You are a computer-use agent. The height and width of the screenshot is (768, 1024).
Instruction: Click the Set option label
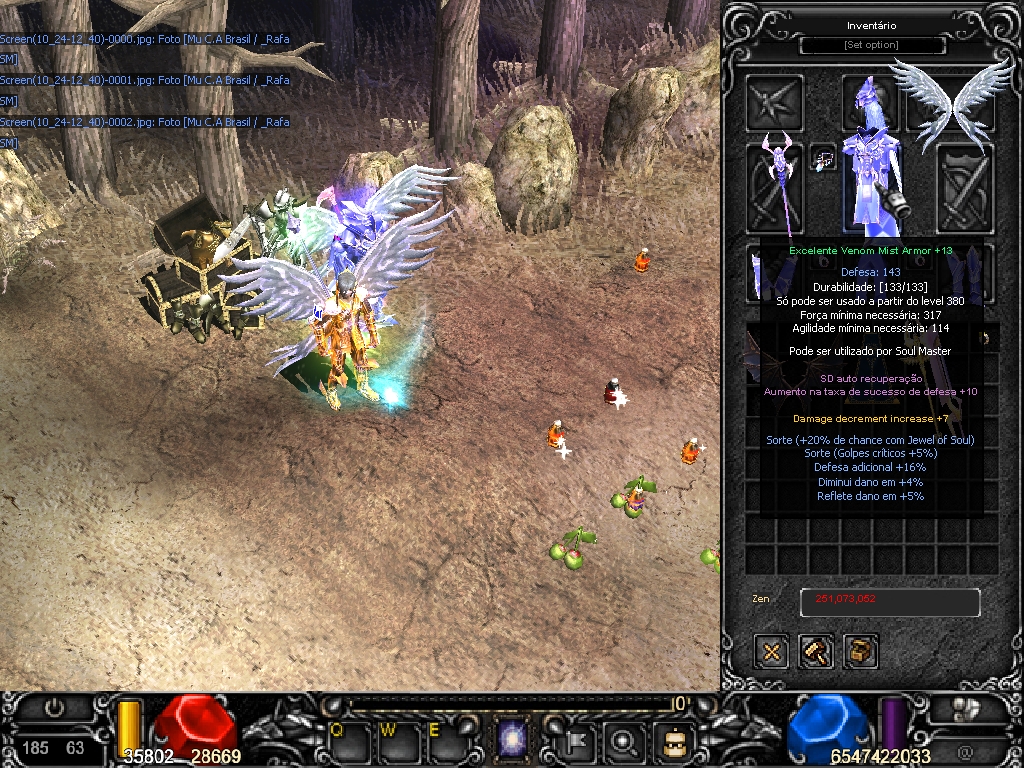tap(871, 46)
